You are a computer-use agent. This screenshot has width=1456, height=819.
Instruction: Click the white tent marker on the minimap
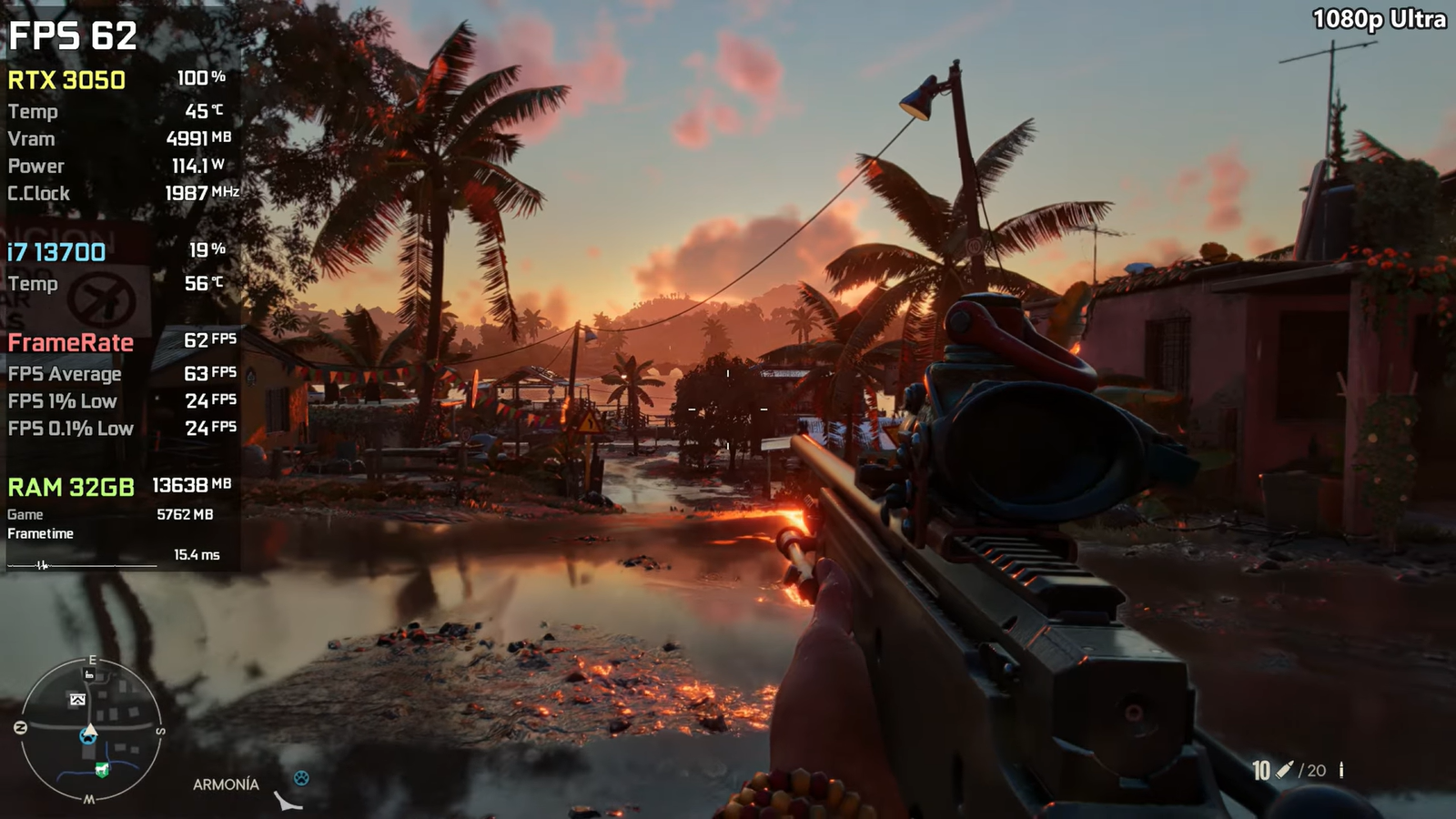pos(77,699)
